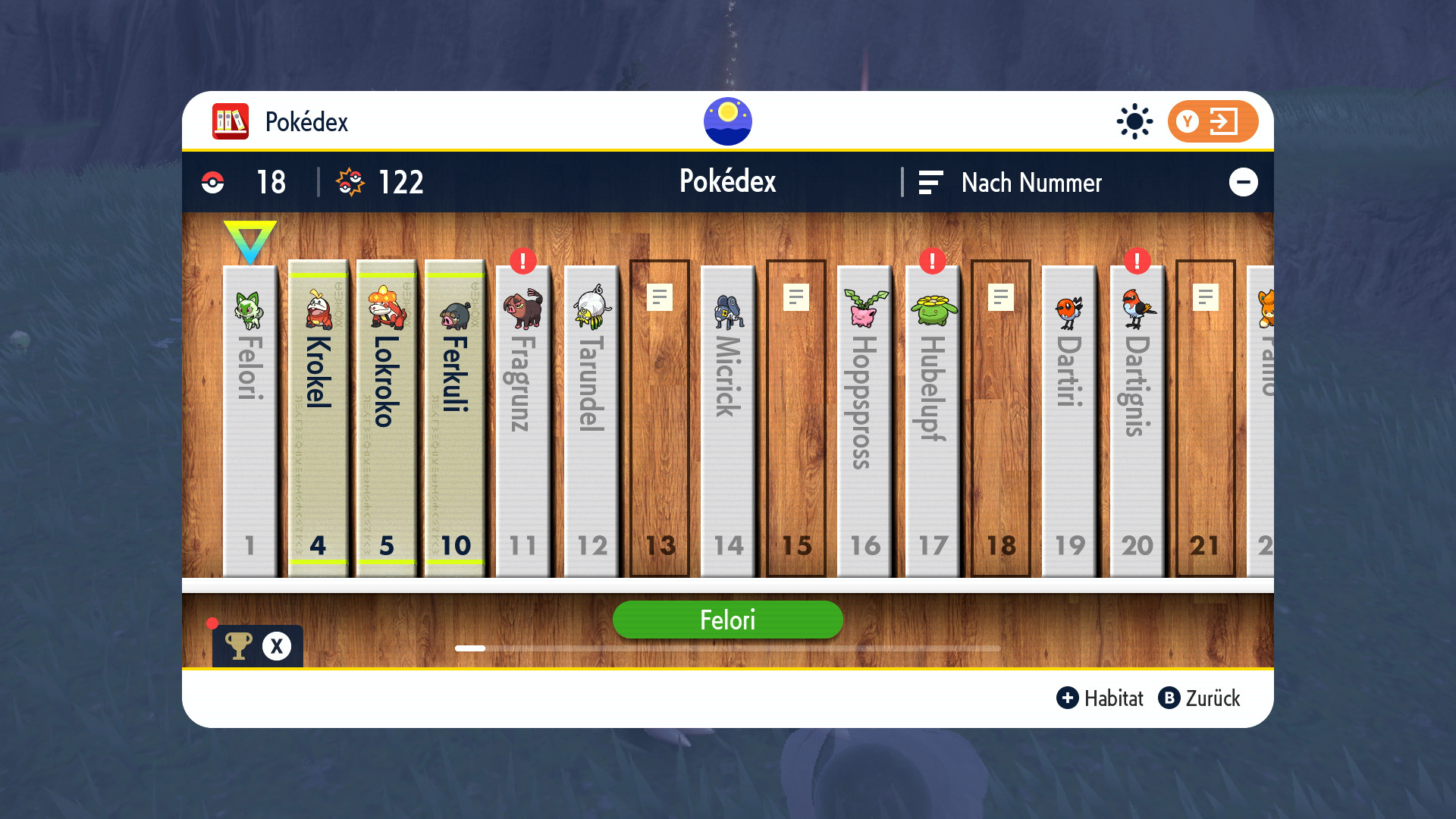
Task: Exit the Pokédex with the orange button
Action: coord(1212,121)
